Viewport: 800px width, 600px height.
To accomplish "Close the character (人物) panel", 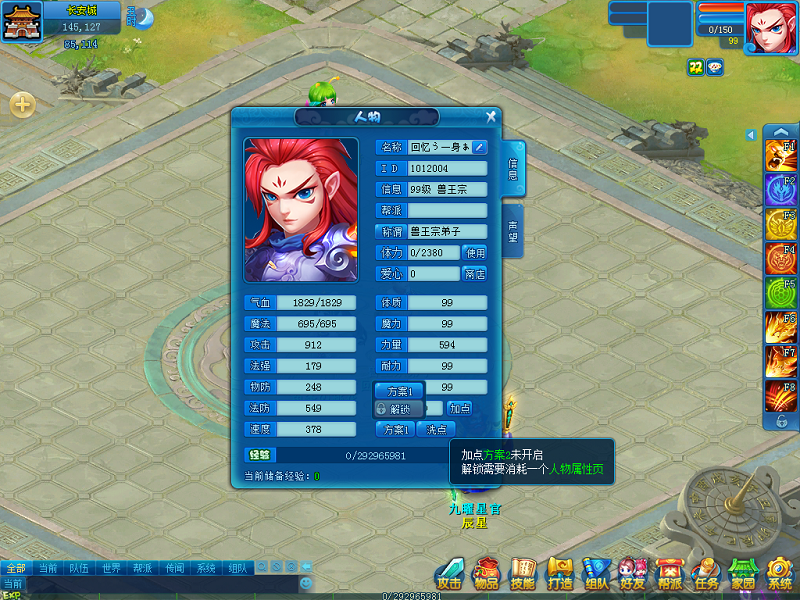I will tap(491, 117).
